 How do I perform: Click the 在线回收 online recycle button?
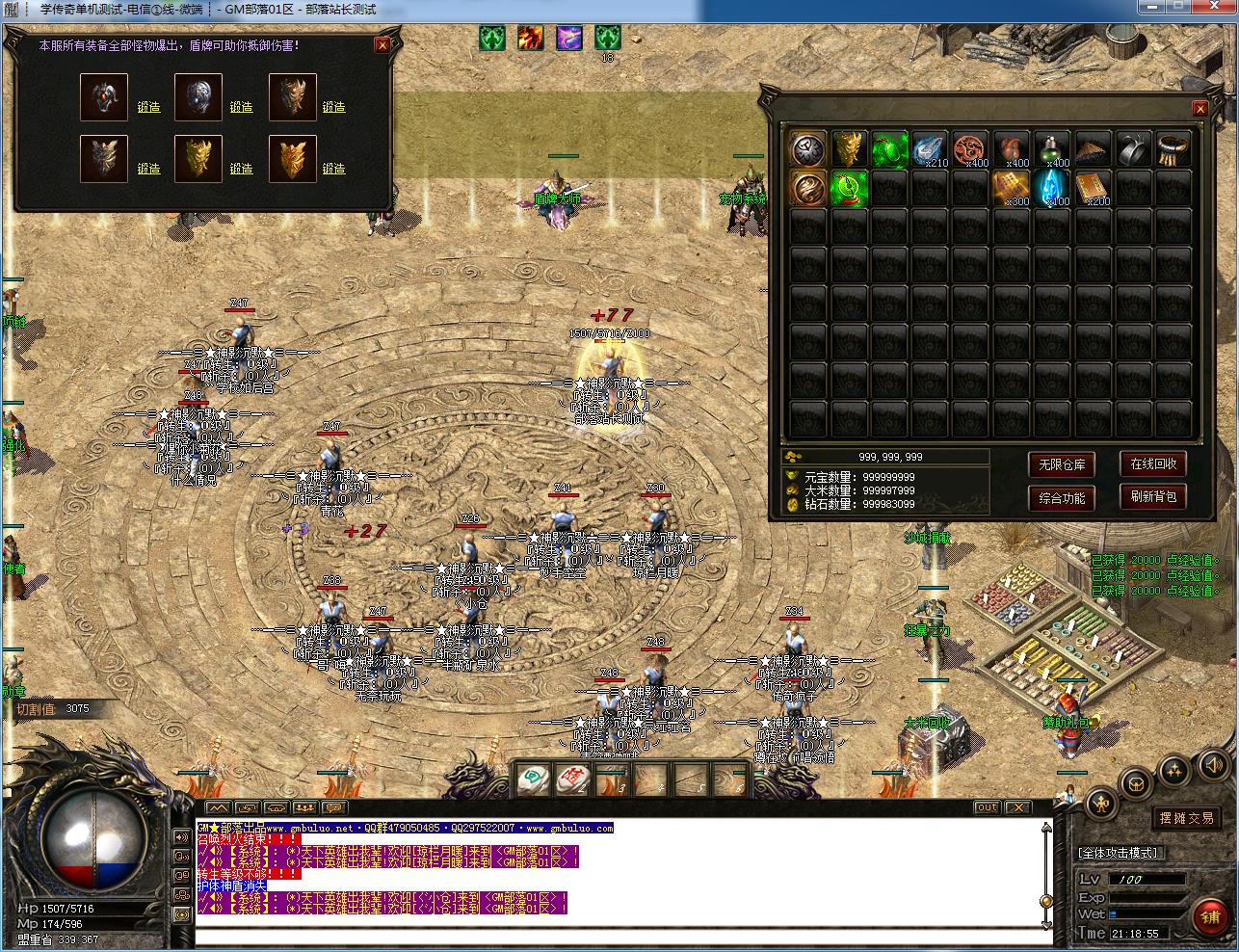[1152, 463]
